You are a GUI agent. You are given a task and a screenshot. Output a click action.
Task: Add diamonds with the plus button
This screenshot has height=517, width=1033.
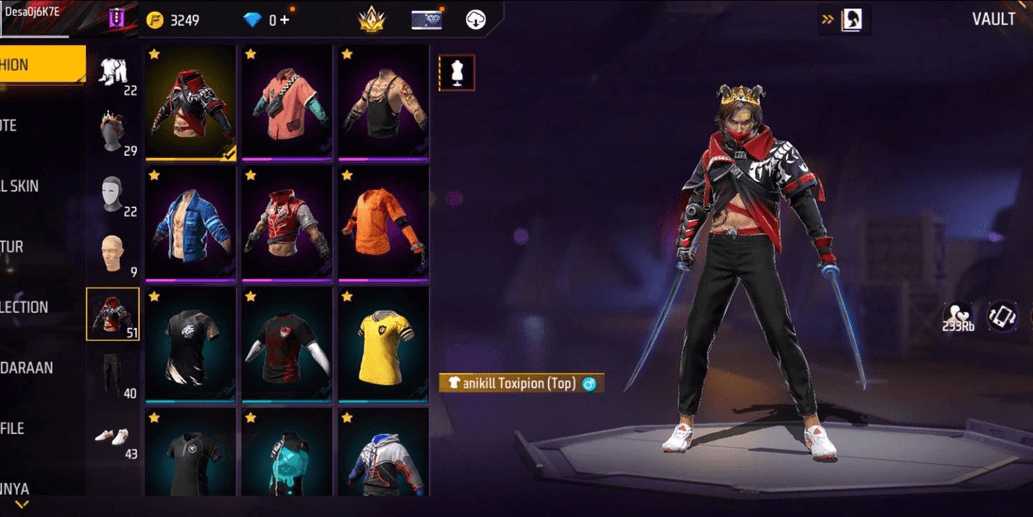point(286,20)
